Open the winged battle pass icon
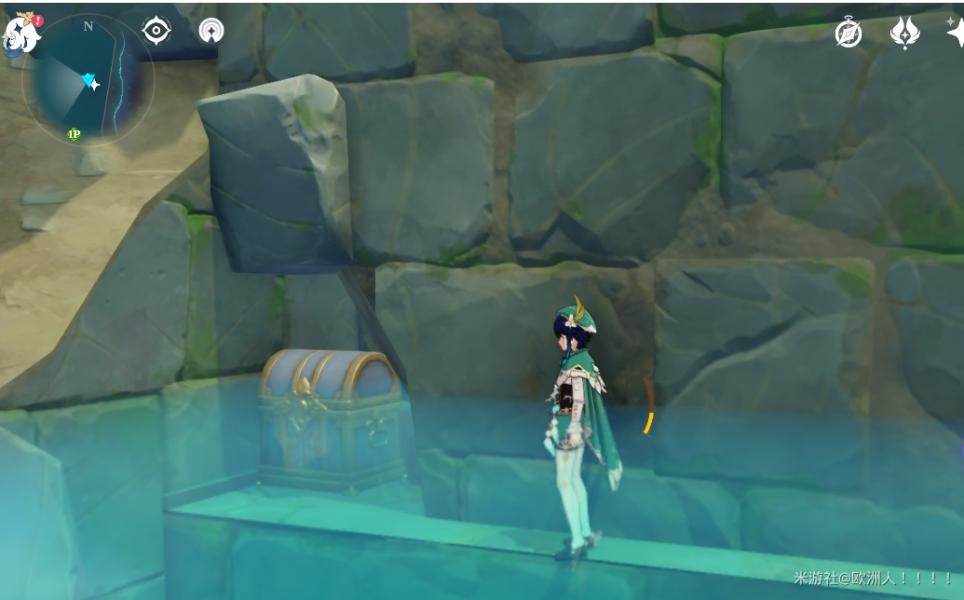The width and height of the screenshot is (964, 600). 904,33
